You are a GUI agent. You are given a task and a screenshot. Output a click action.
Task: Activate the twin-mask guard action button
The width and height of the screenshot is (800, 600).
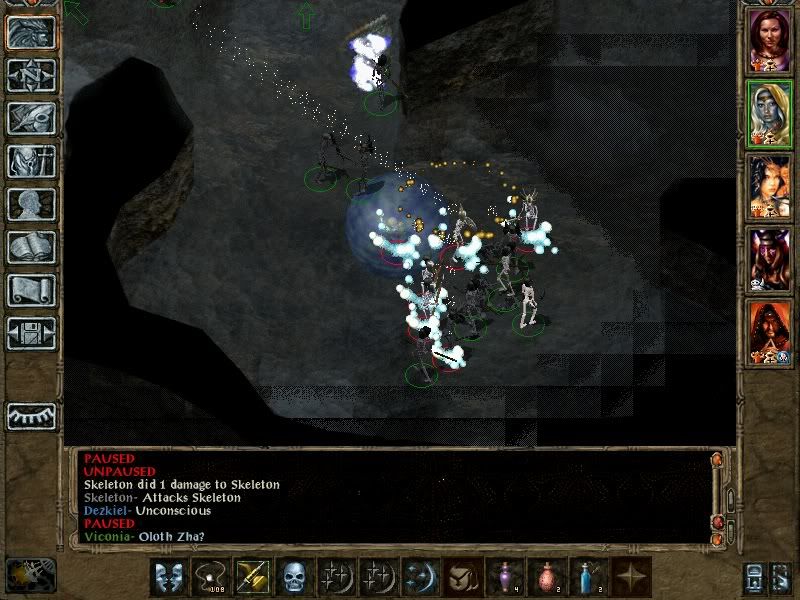click(169, 577)
